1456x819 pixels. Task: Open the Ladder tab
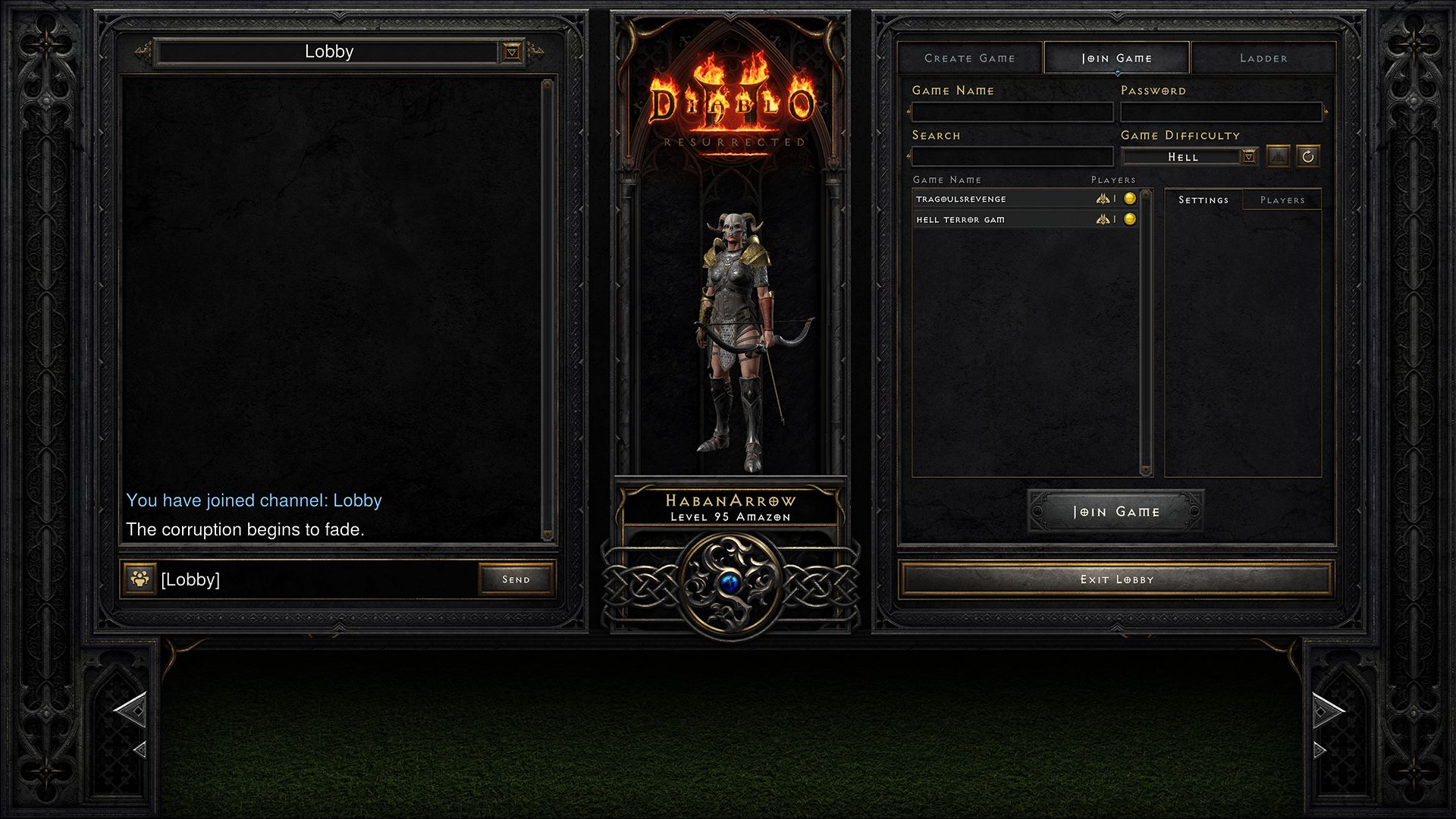point(1263,58)
